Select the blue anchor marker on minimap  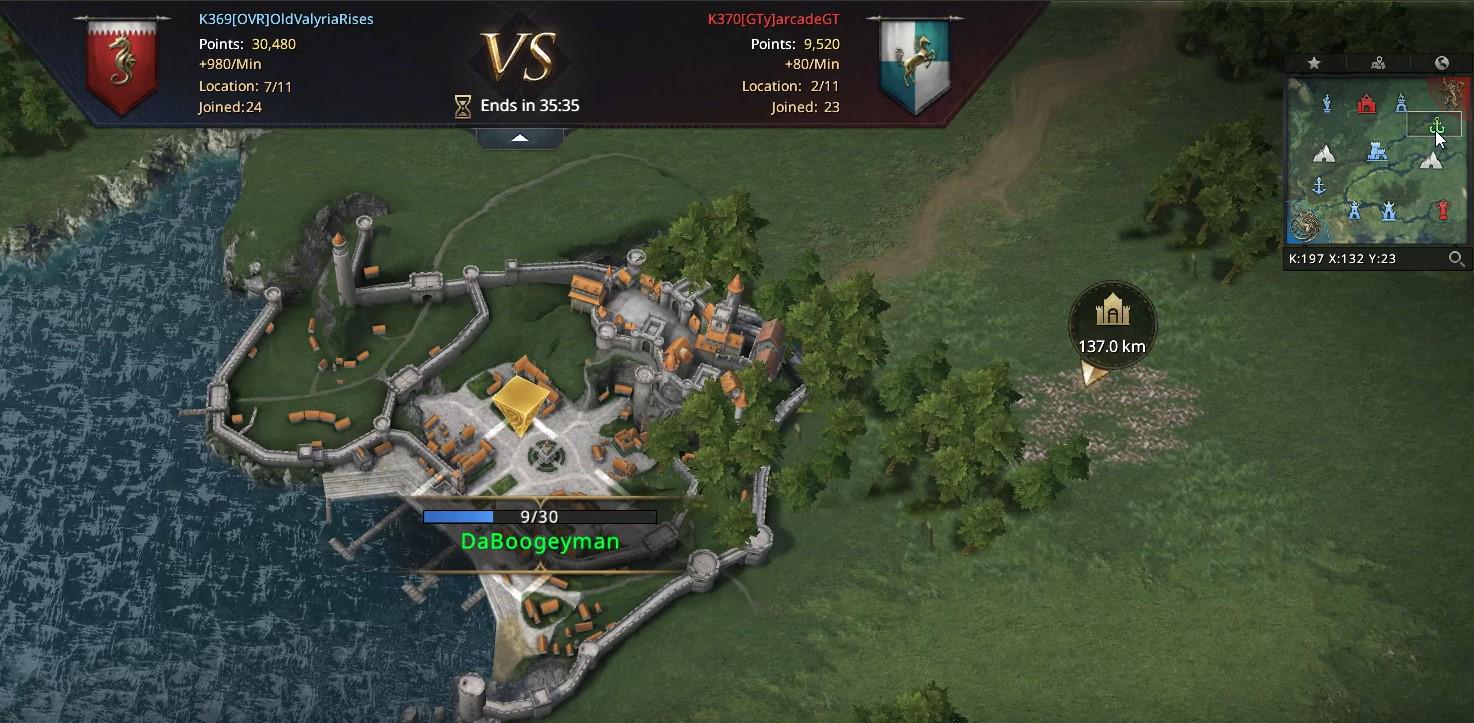click(x=1318, y=186)
